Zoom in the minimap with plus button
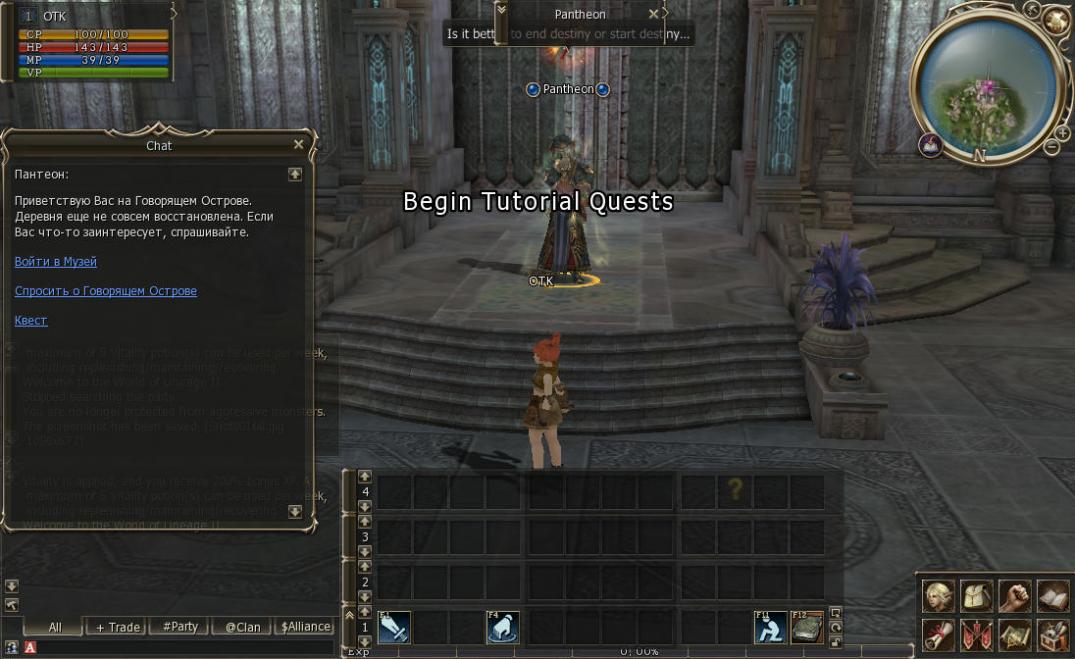The width and height of the screenshot is (1075, 659). point(1063,132)
